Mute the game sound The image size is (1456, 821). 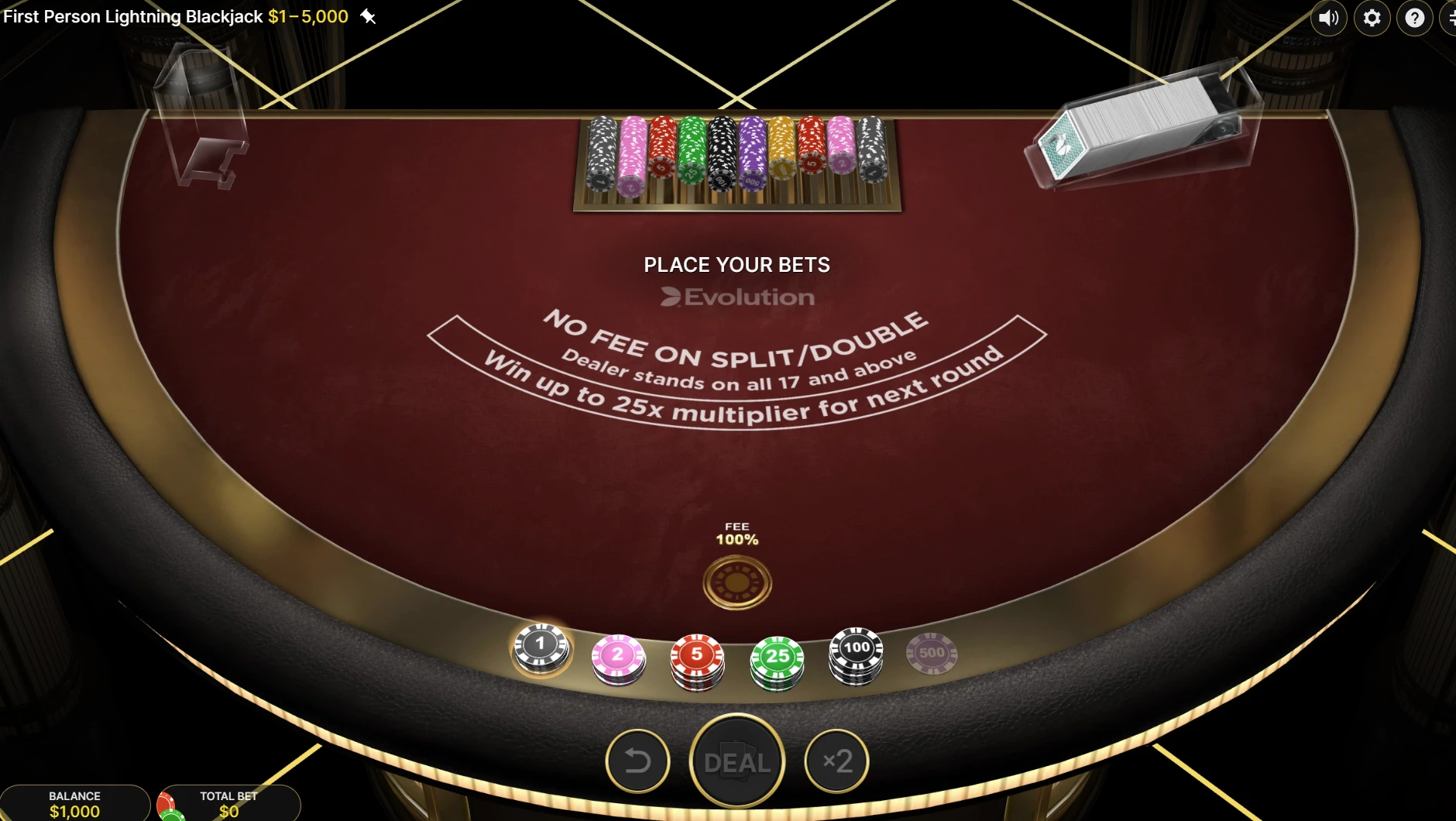click(1329, 18)
